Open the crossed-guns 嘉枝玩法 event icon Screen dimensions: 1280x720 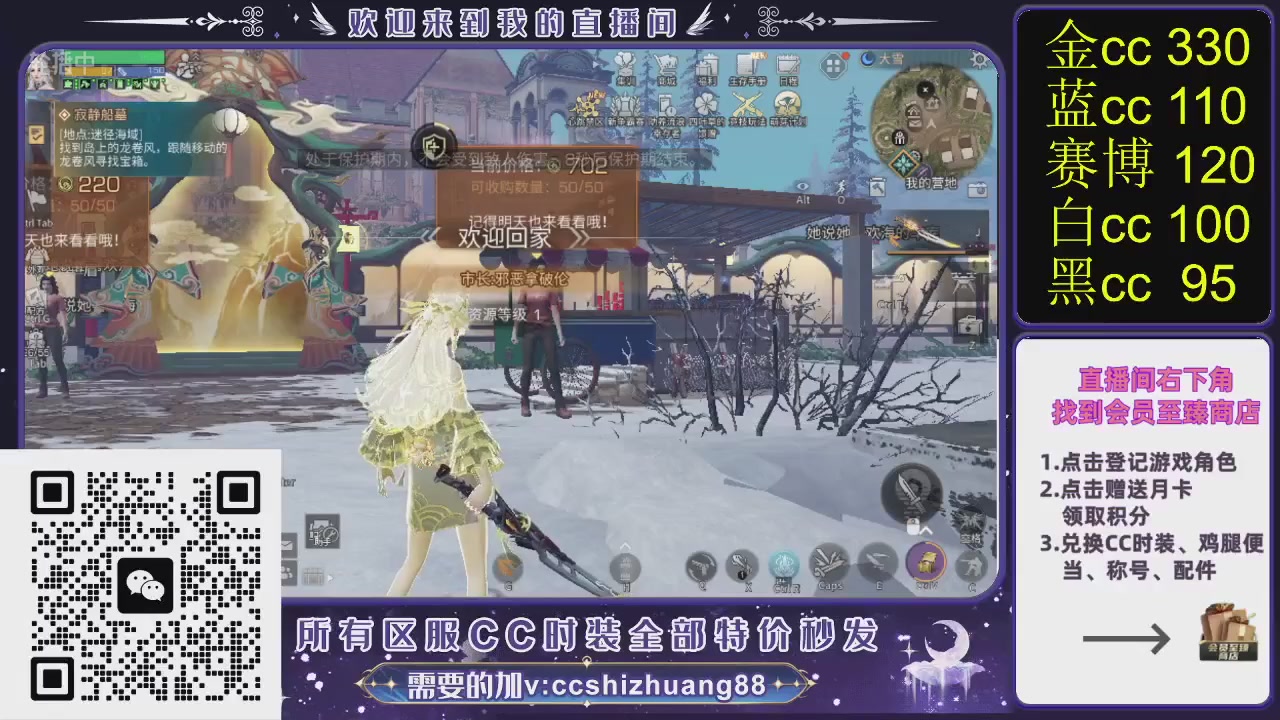pos(745,102)
